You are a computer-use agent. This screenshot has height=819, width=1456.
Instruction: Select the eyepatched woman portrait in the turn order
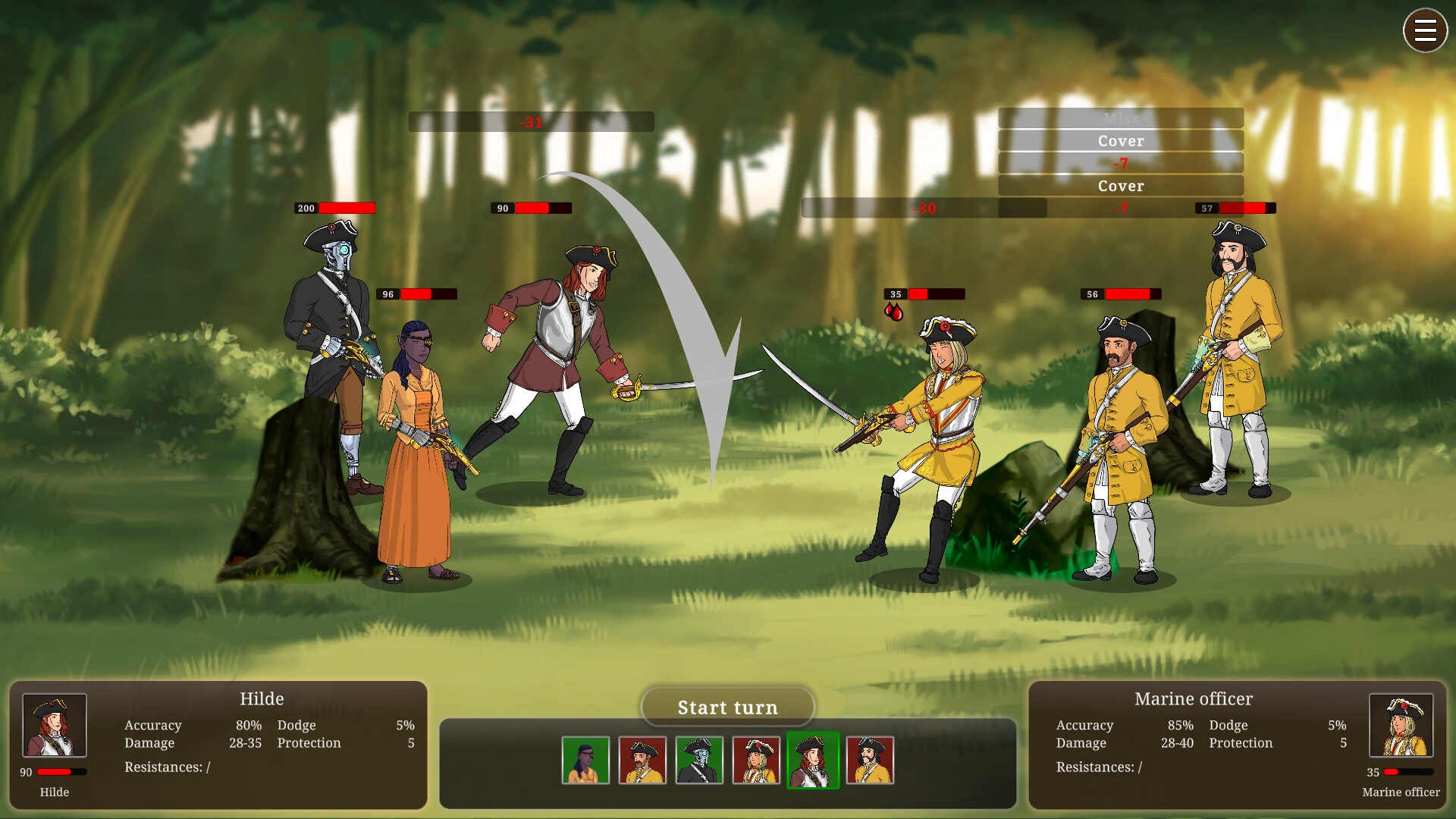tap(585, 761)
